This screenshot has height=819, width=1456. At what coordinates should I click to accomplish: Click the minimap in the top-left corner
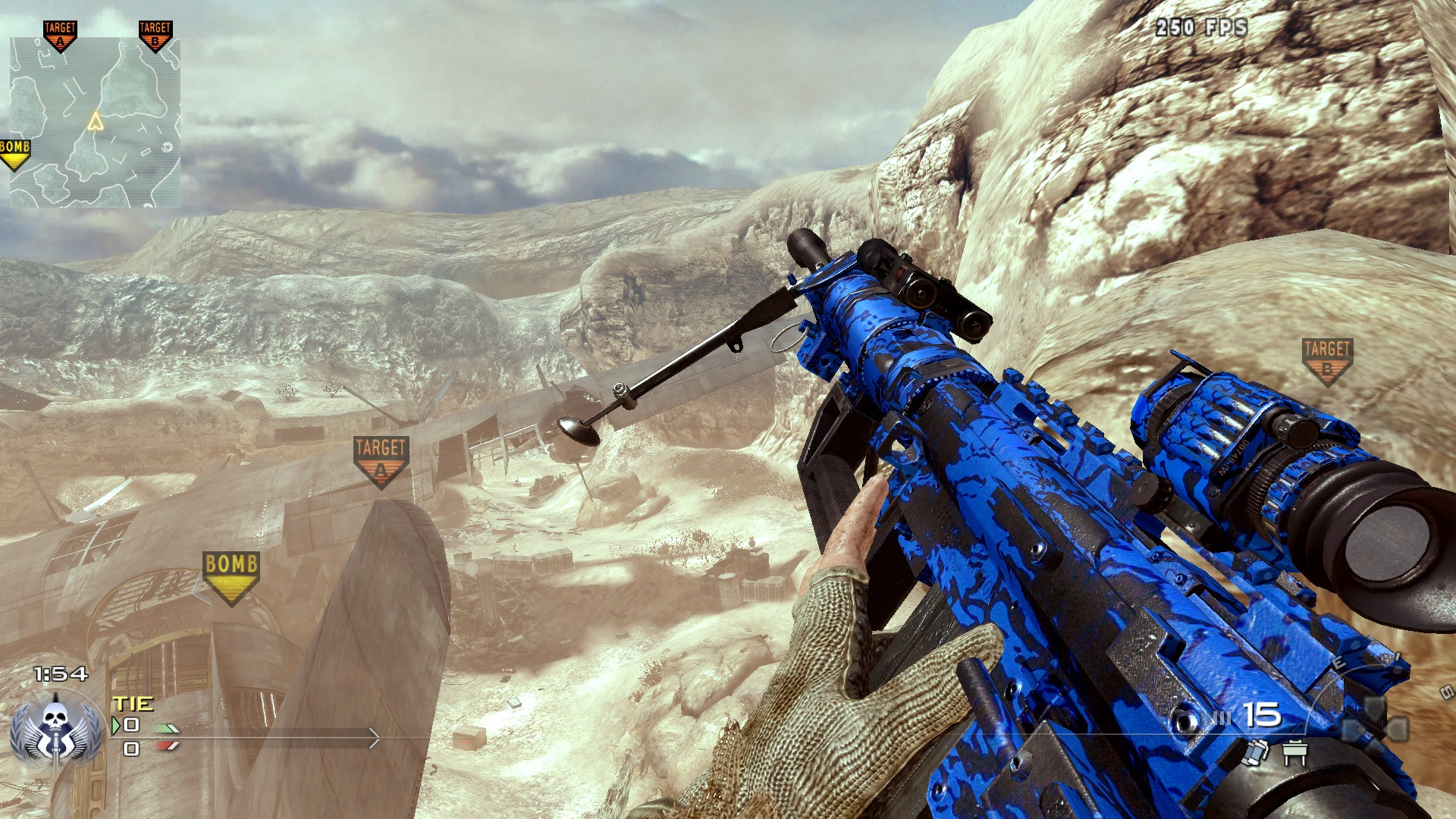tap(95, 121)
